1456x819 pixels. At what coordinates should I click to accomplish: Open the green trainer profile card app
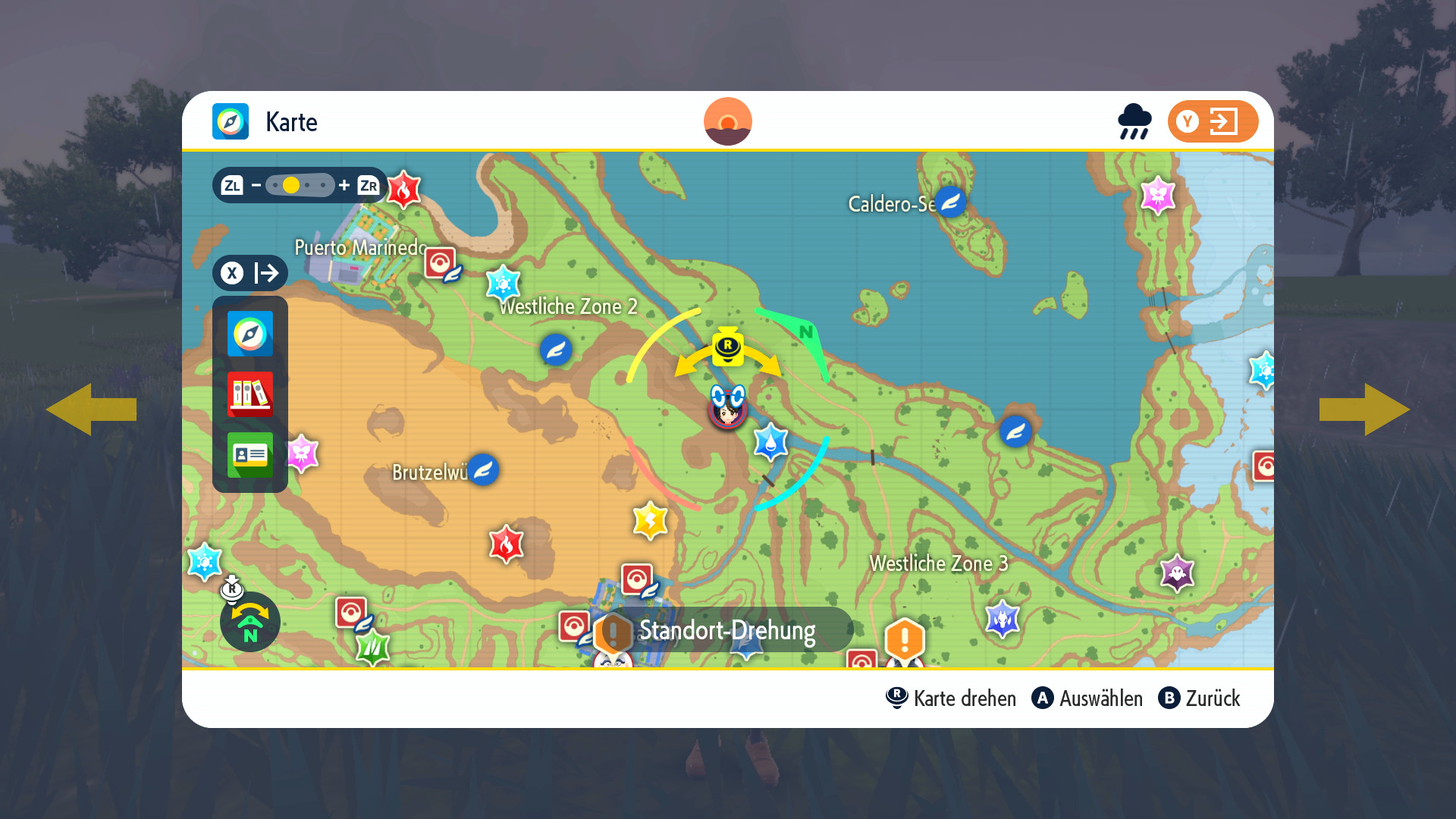coord(250,455)
